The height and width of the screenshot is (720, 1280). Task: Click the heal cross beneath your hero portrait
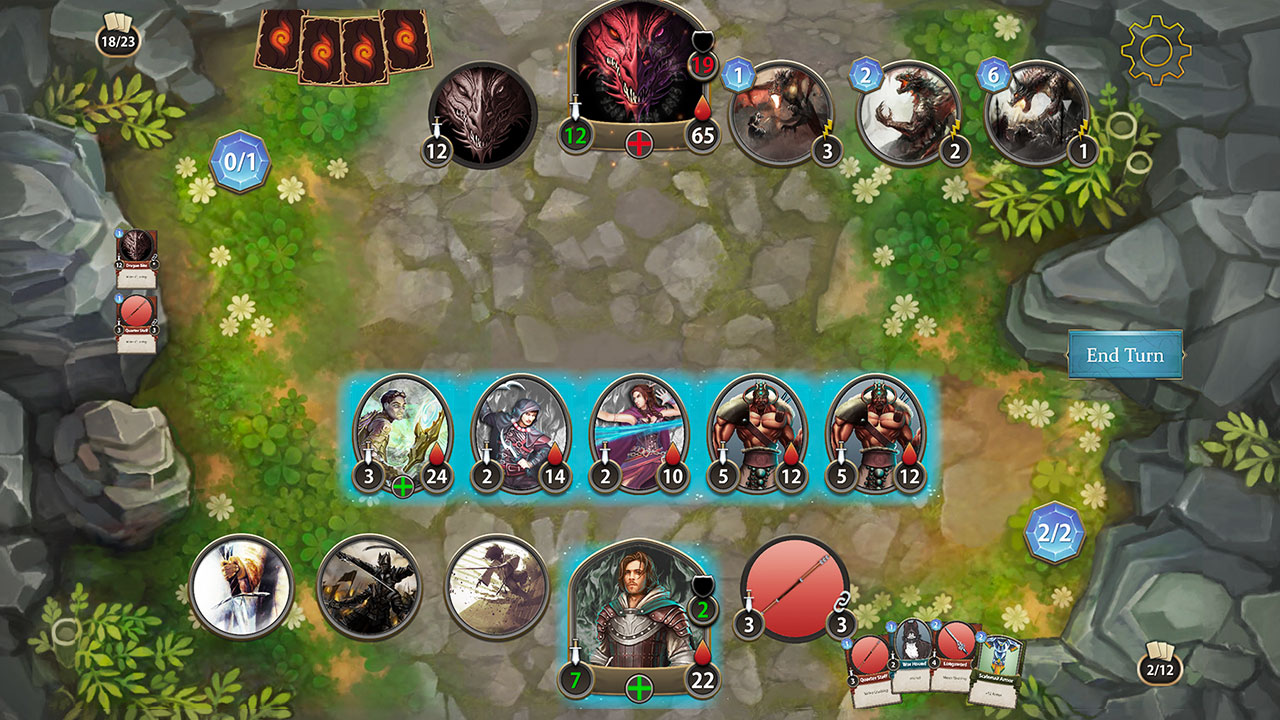pyautogui.click(x=637, y=689)
